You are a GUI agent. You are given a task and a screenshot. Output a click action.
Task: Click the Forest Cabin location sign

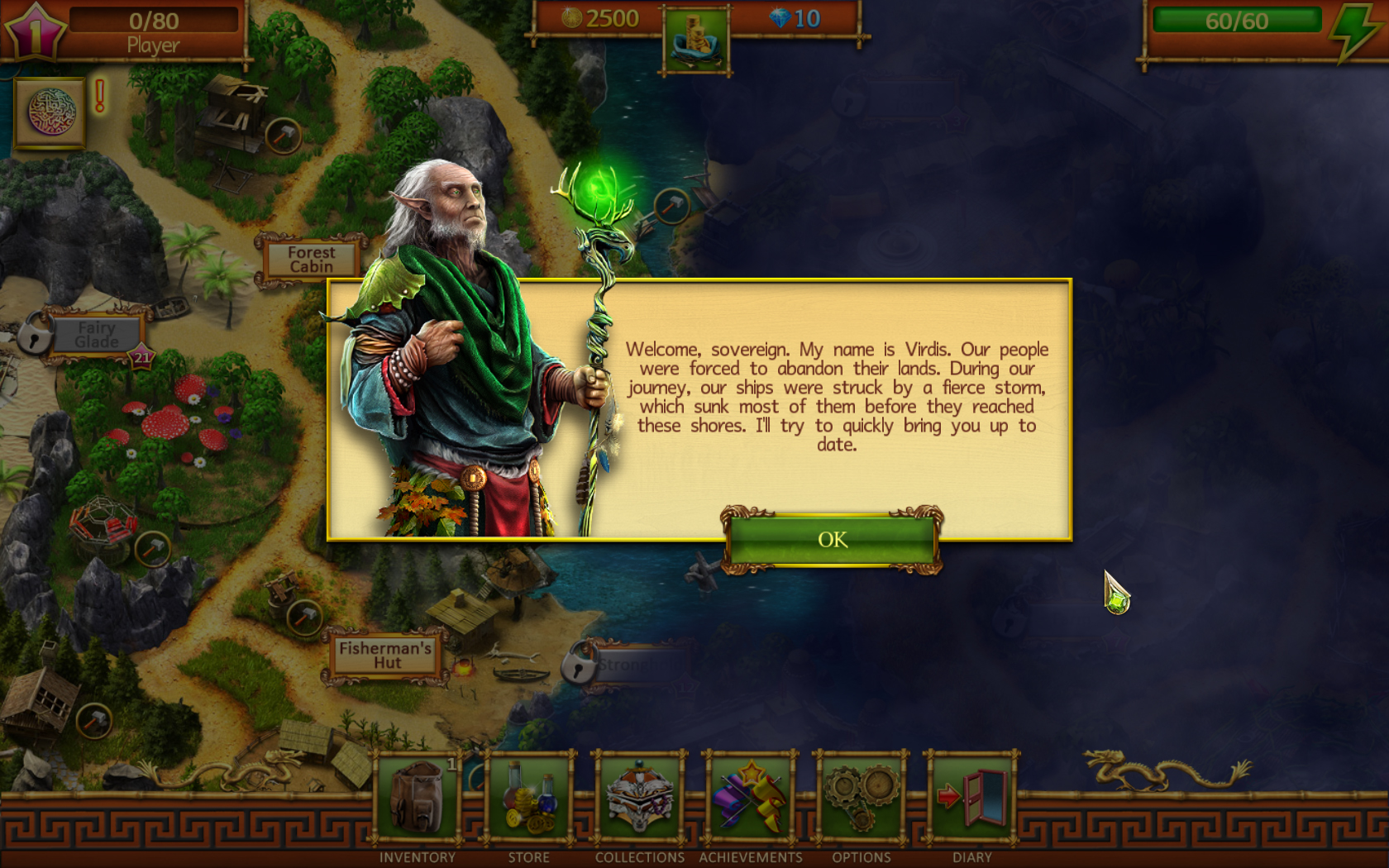coord(311,260)
